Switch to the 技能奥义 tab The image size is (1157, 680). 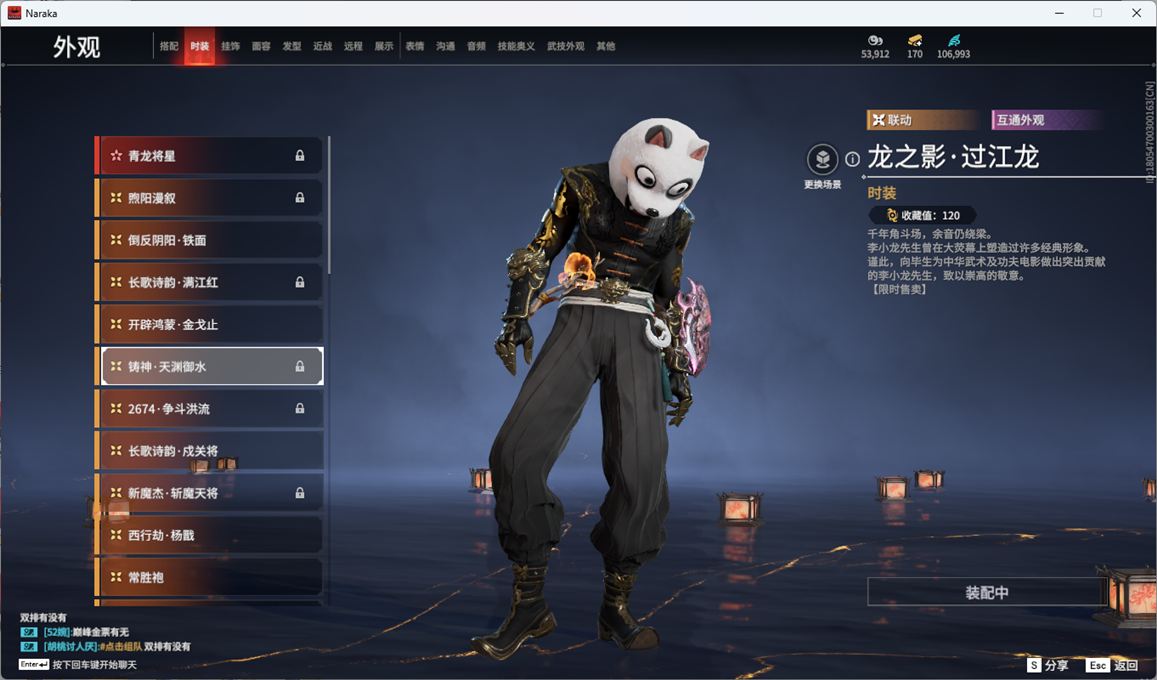click(516, 46)
